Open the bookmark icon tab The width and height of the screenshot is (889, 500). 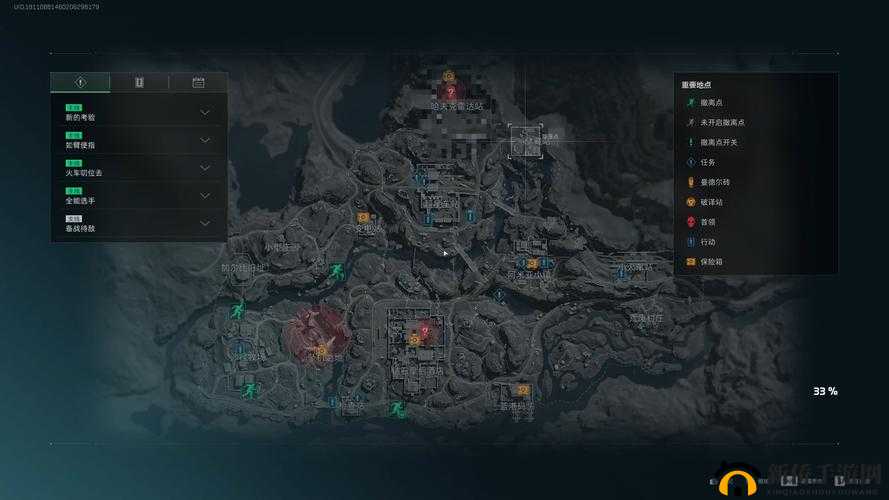point(139,83)
